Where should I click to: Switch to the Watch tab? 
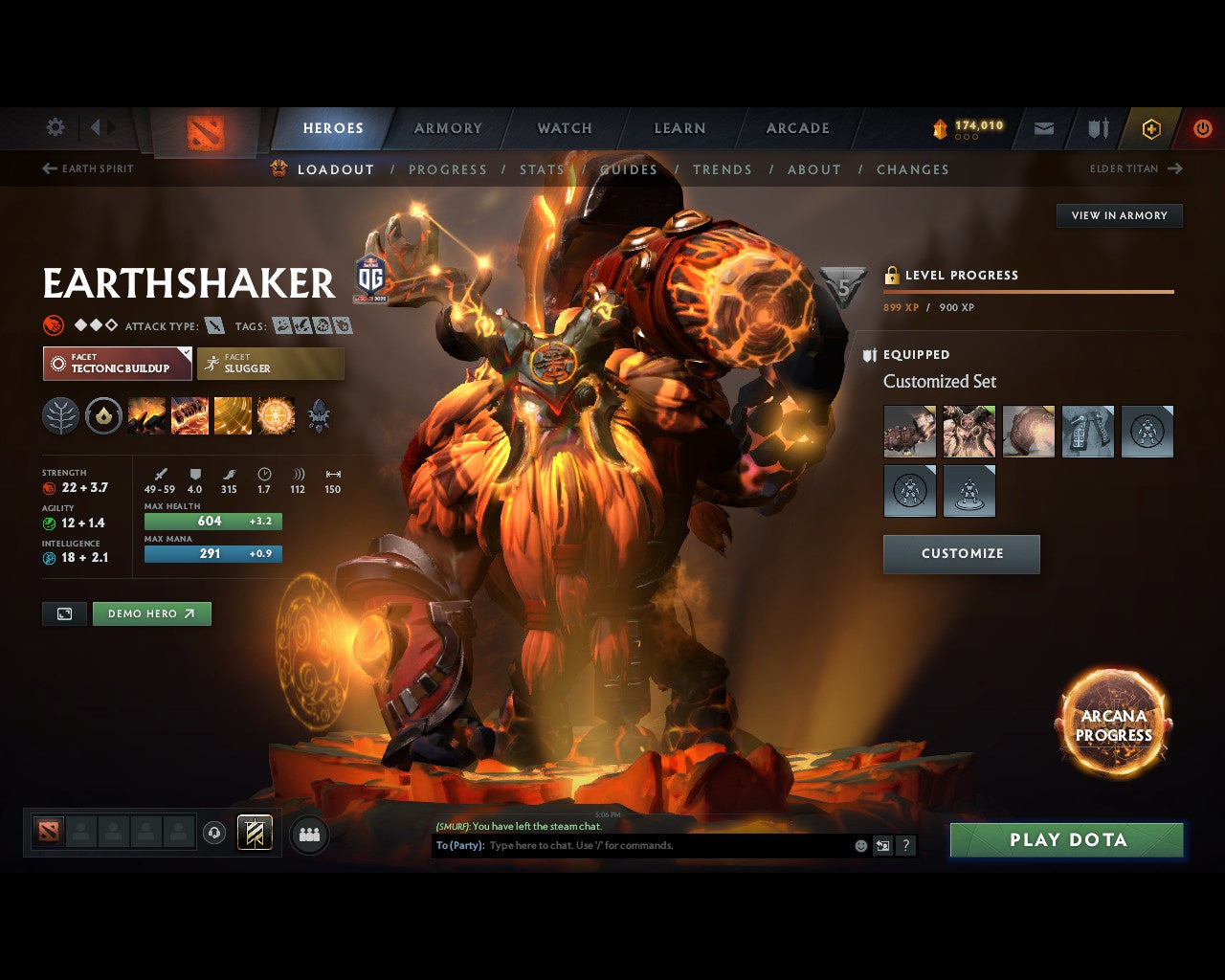565,128
